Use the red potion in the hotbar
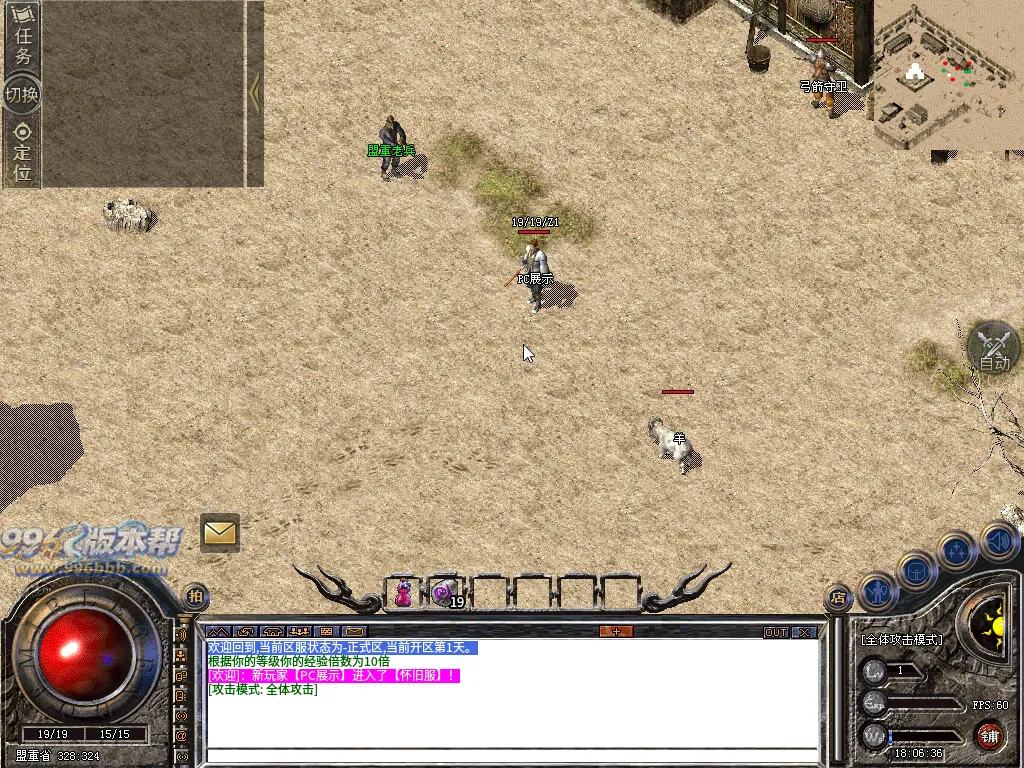Viewport: 1024px width, 768px height. (403, 593)
